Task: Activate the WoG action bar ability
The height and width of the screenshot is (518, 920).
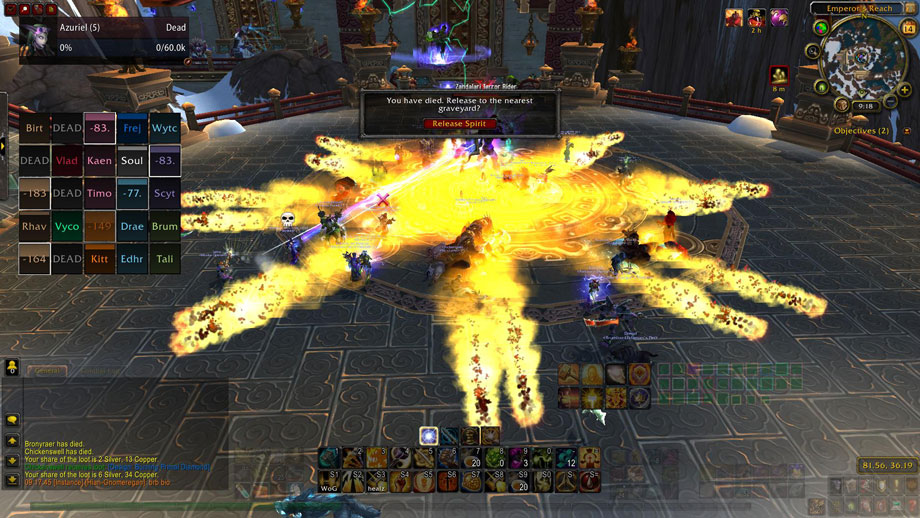Action: click(x=330, y=481)
